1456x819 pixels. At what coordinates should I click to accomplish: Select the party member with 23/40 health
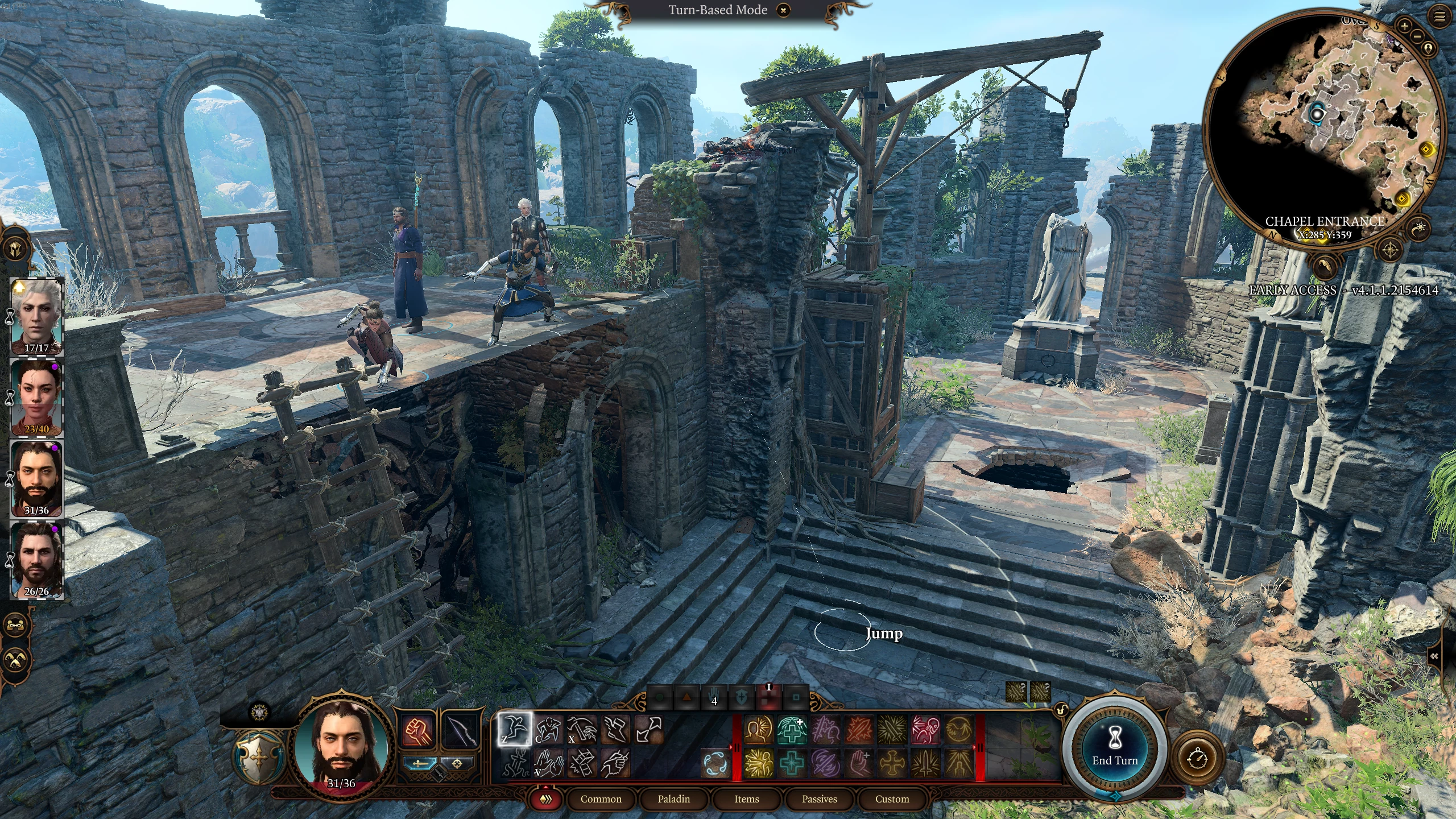[37, 397]
